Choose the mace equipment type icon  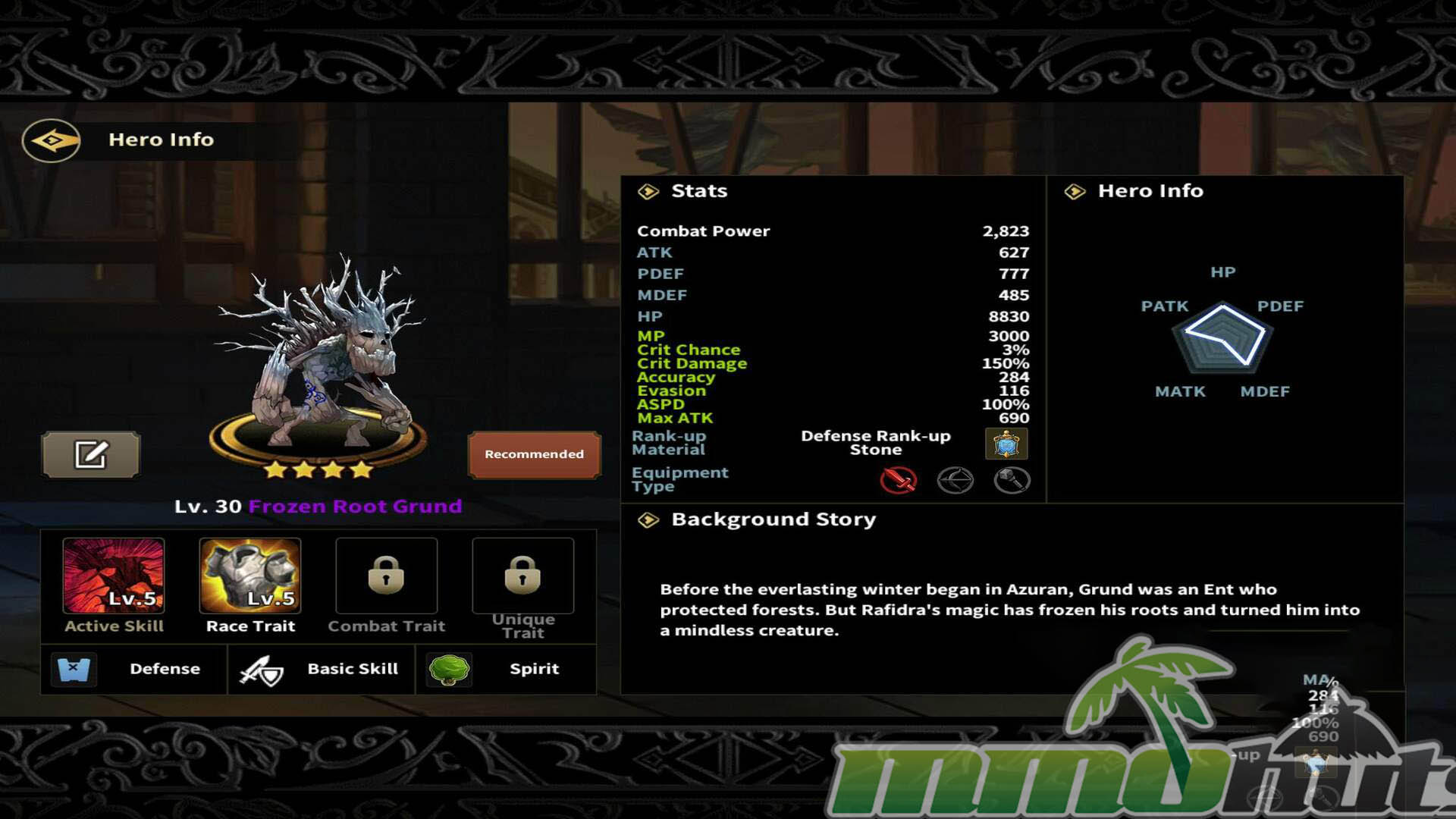pos(1012,480)
